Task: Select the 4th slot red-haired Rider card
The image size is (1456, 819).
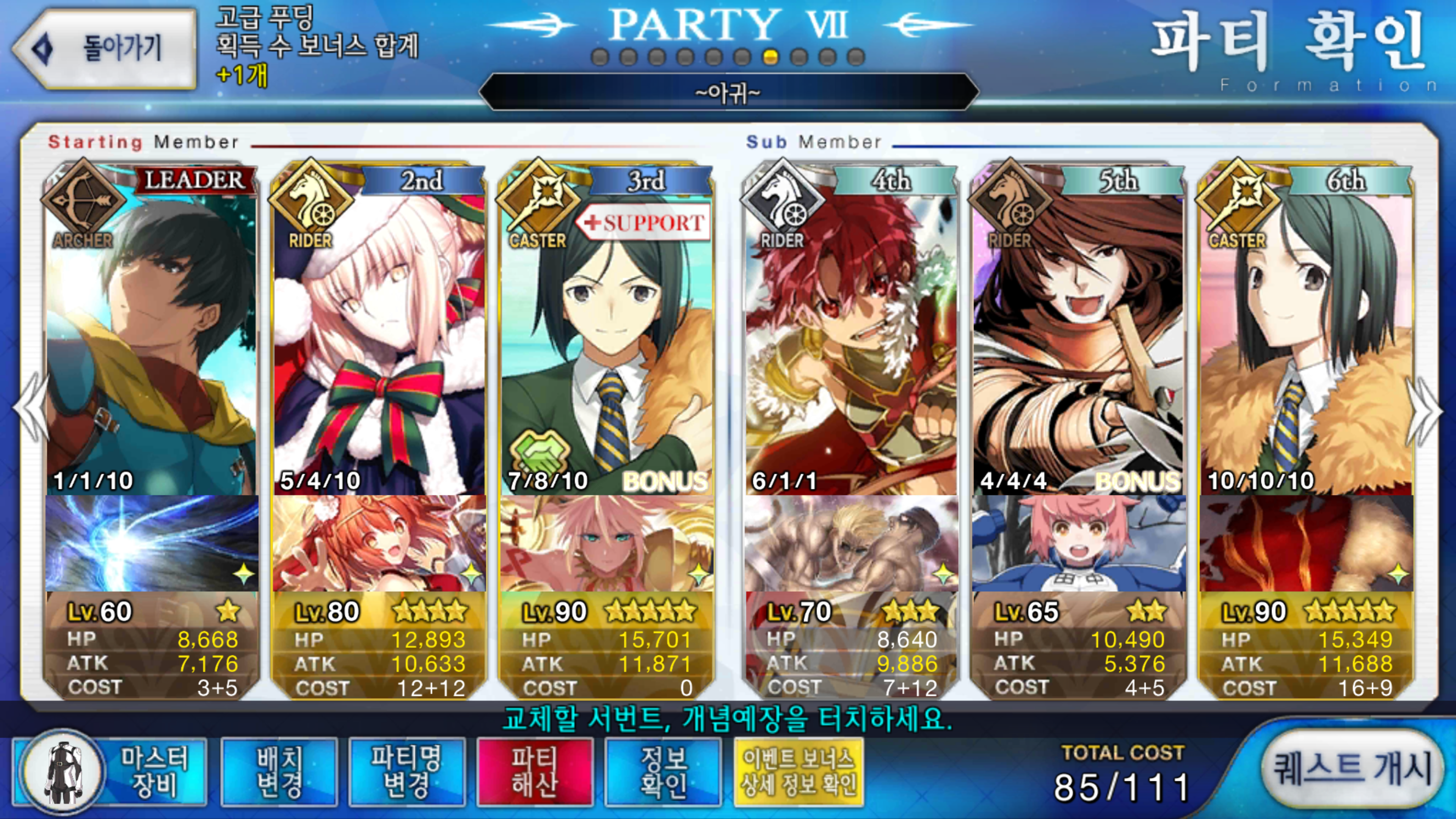Action: coord(851,339)
